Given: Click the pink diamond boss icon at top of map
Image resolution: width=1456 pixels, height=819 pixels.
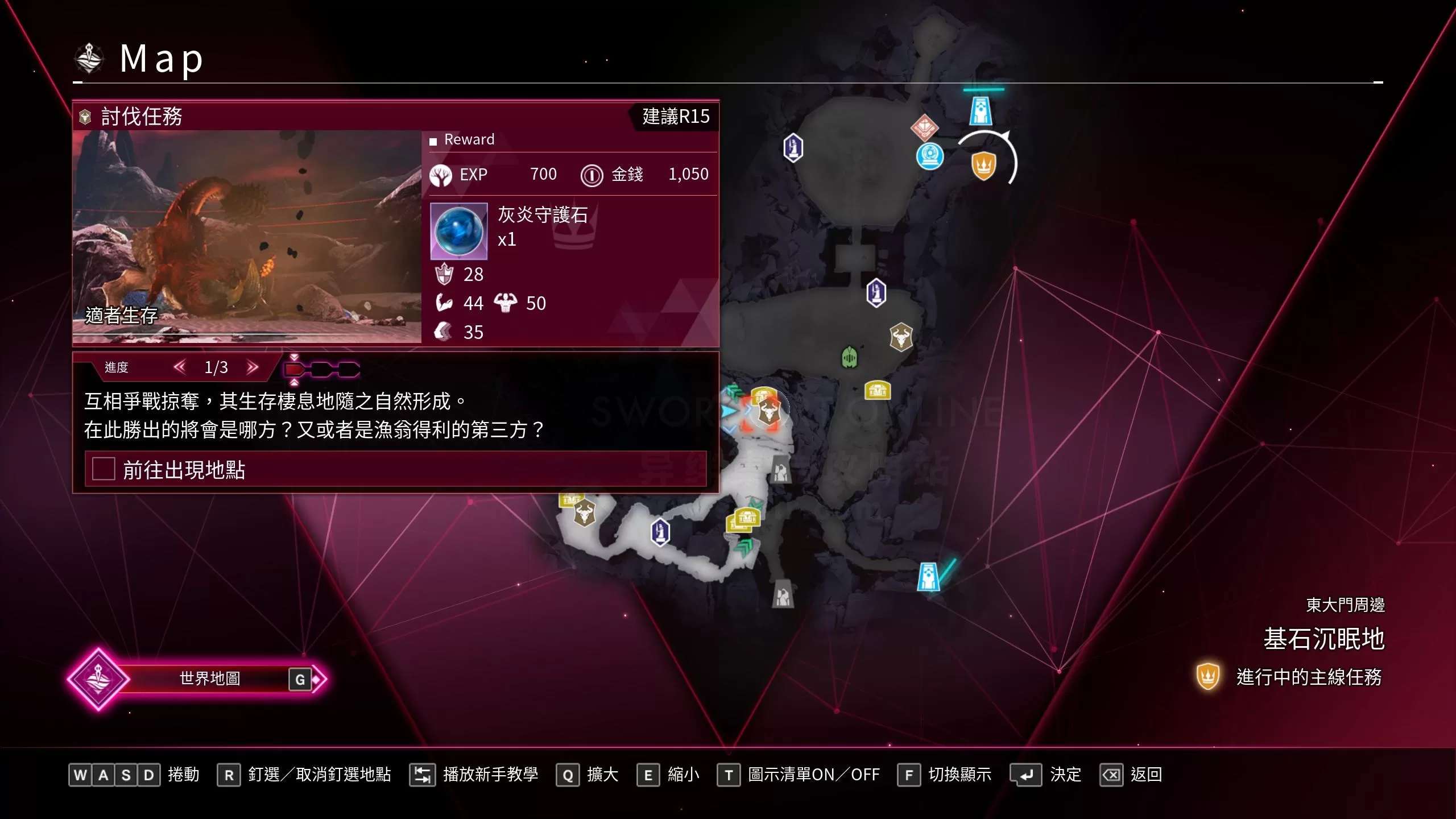Looking at the screenshot, I should click(x=924, y=129).
